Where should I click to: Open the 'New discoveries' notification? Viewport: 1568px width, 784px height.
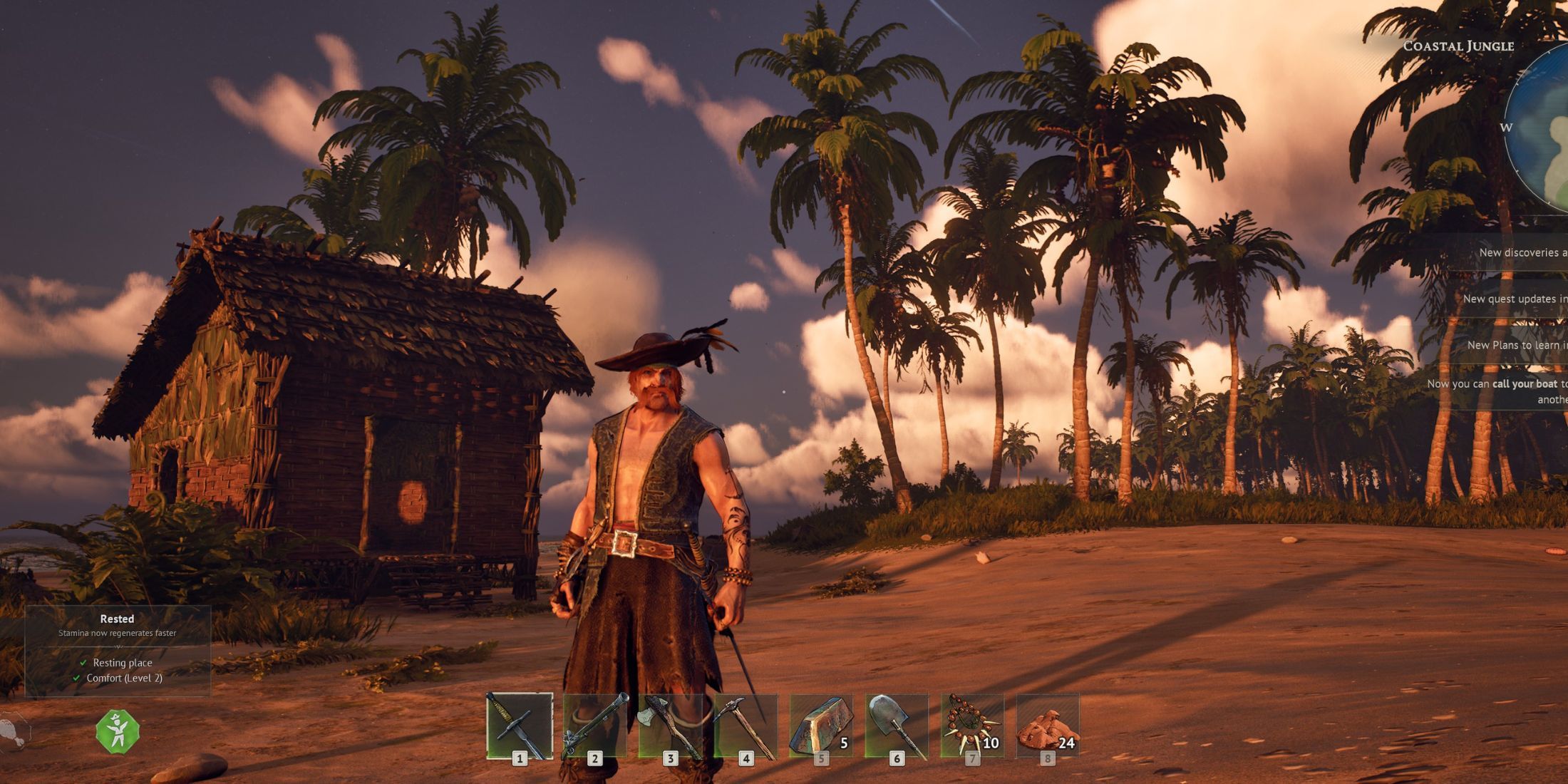(x=1522, y=252)
